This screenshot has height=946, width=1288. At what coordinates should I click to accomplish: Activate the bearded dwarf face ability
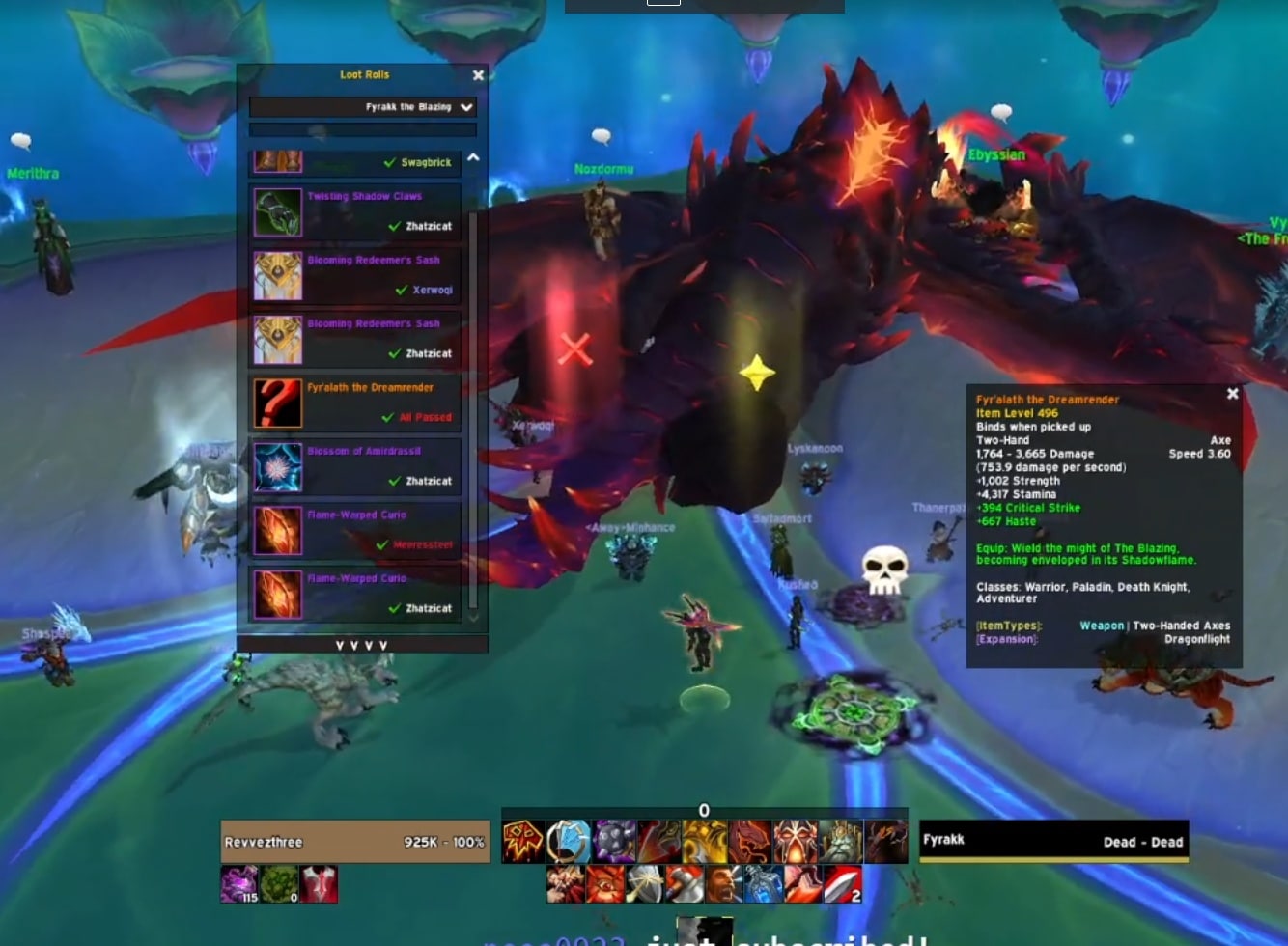[x=839, y=842]
